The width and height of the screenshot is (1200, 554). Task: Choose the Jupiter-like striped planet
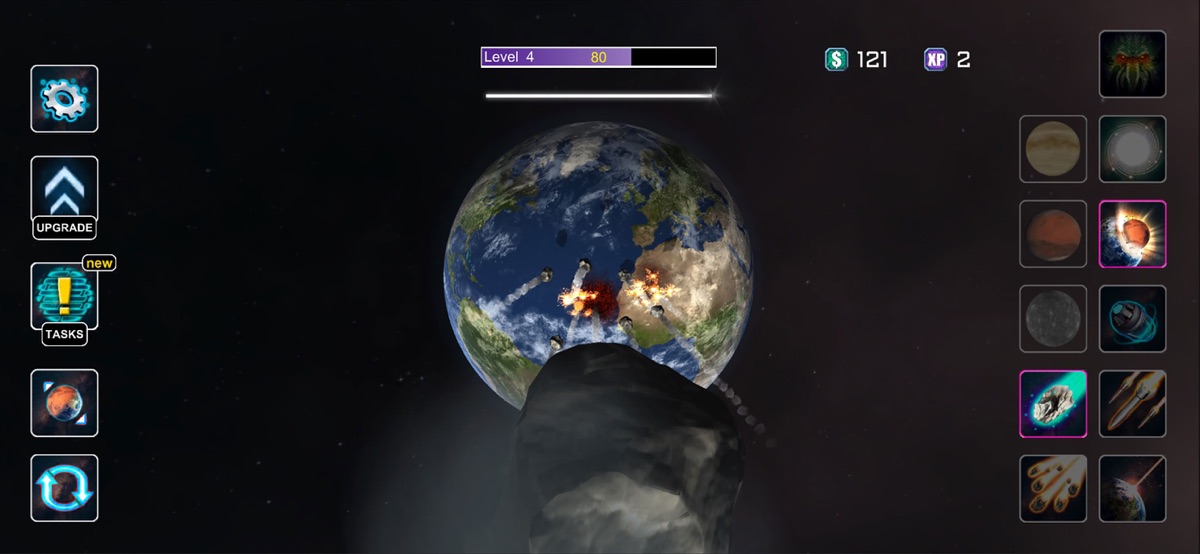pos(1053,149)
